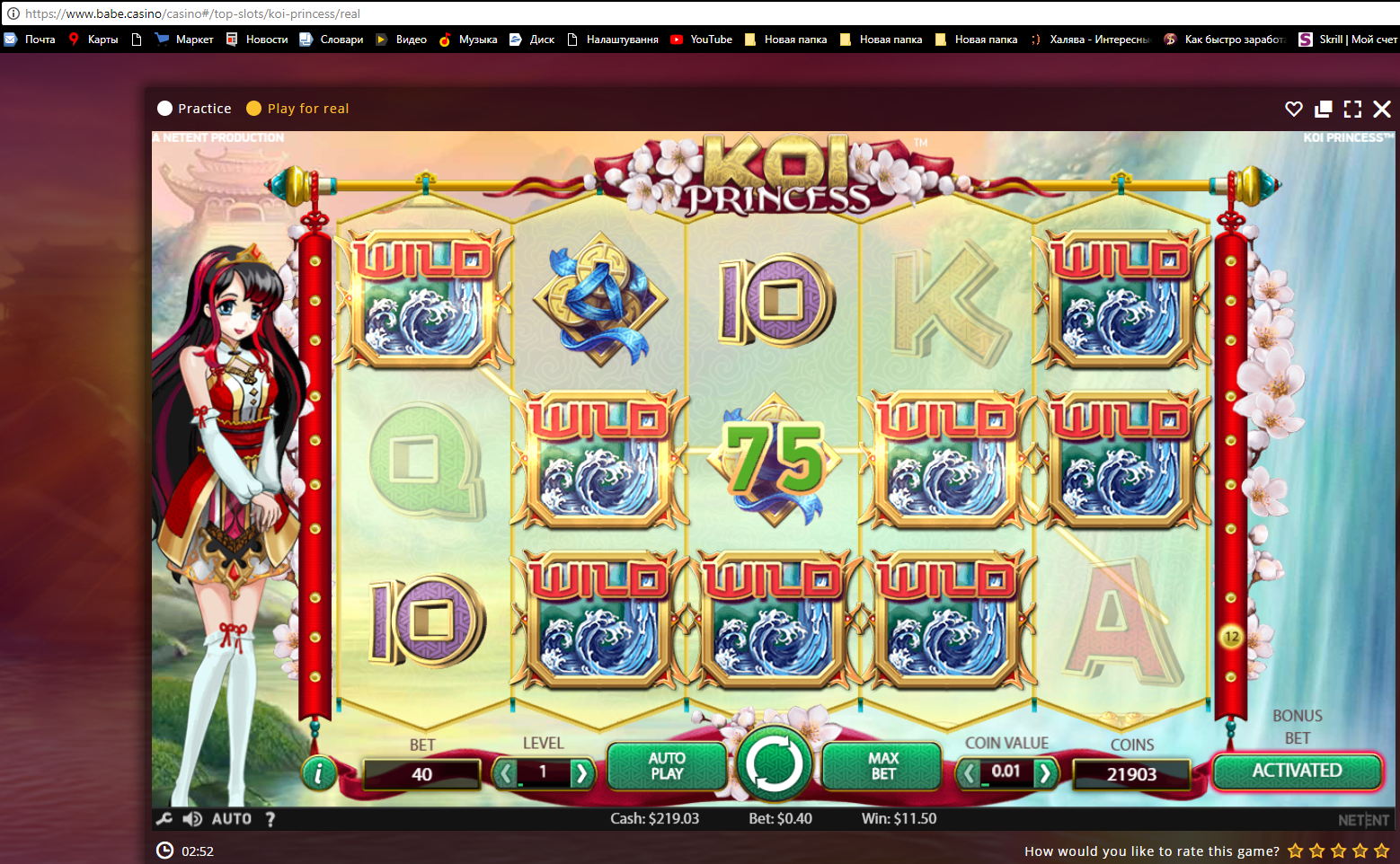The image size is (1400, 864).
Task: Open paytable info with the i button
Action: 319,772
